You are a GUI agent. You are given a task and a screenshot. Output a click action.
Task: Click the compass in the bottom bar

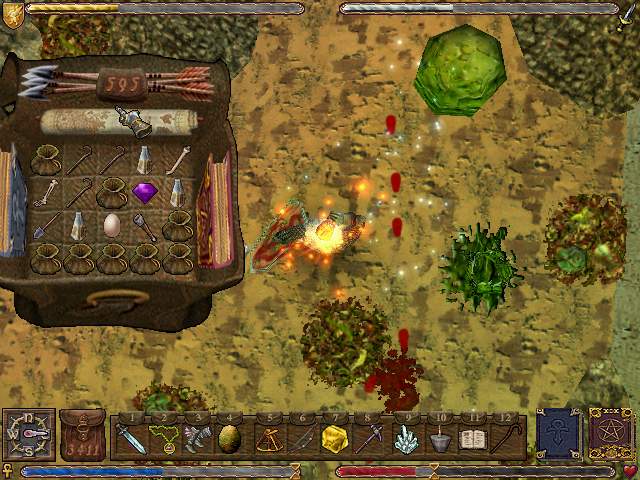click(x=28, y=435)
